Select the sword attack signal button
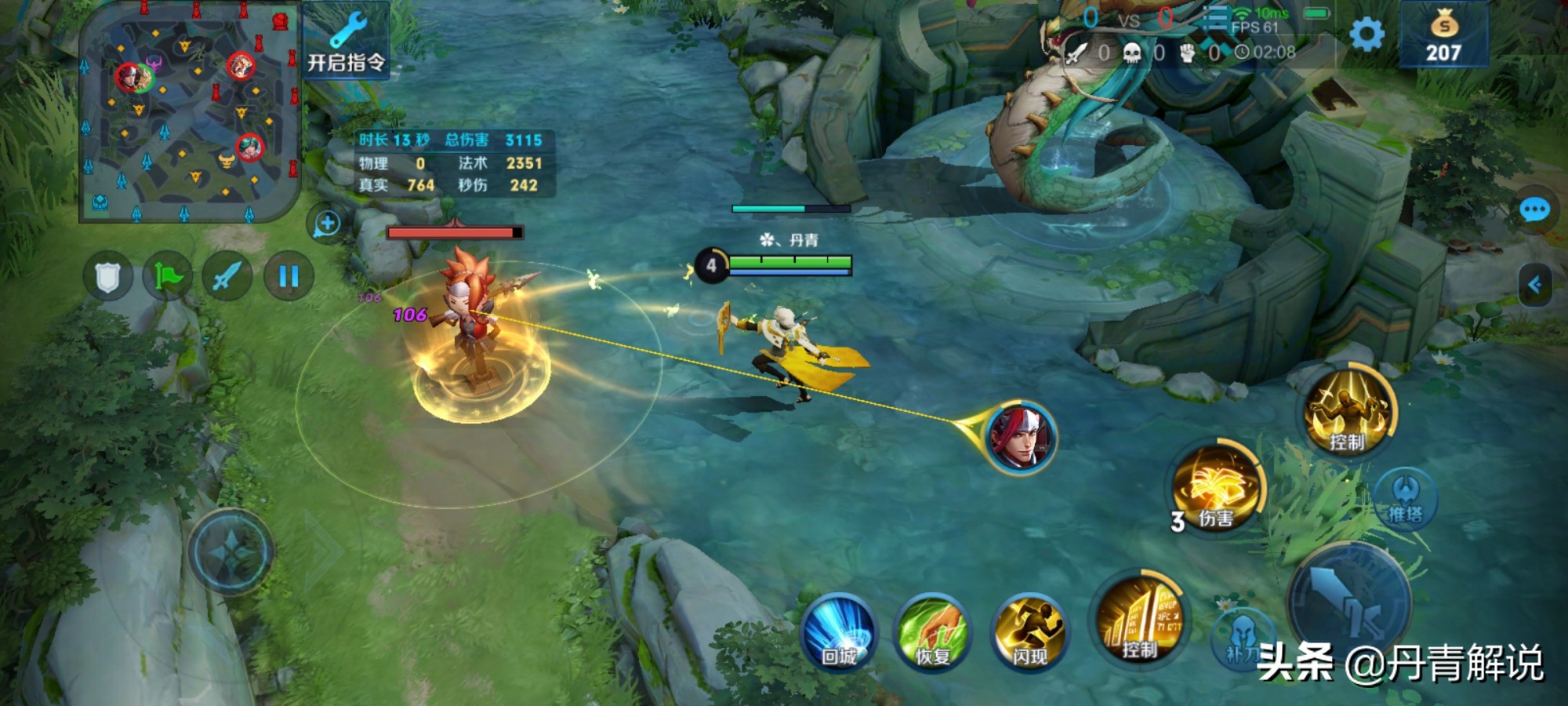The image size is (1568, 706). pyautogui.click(x=227, y=276)
